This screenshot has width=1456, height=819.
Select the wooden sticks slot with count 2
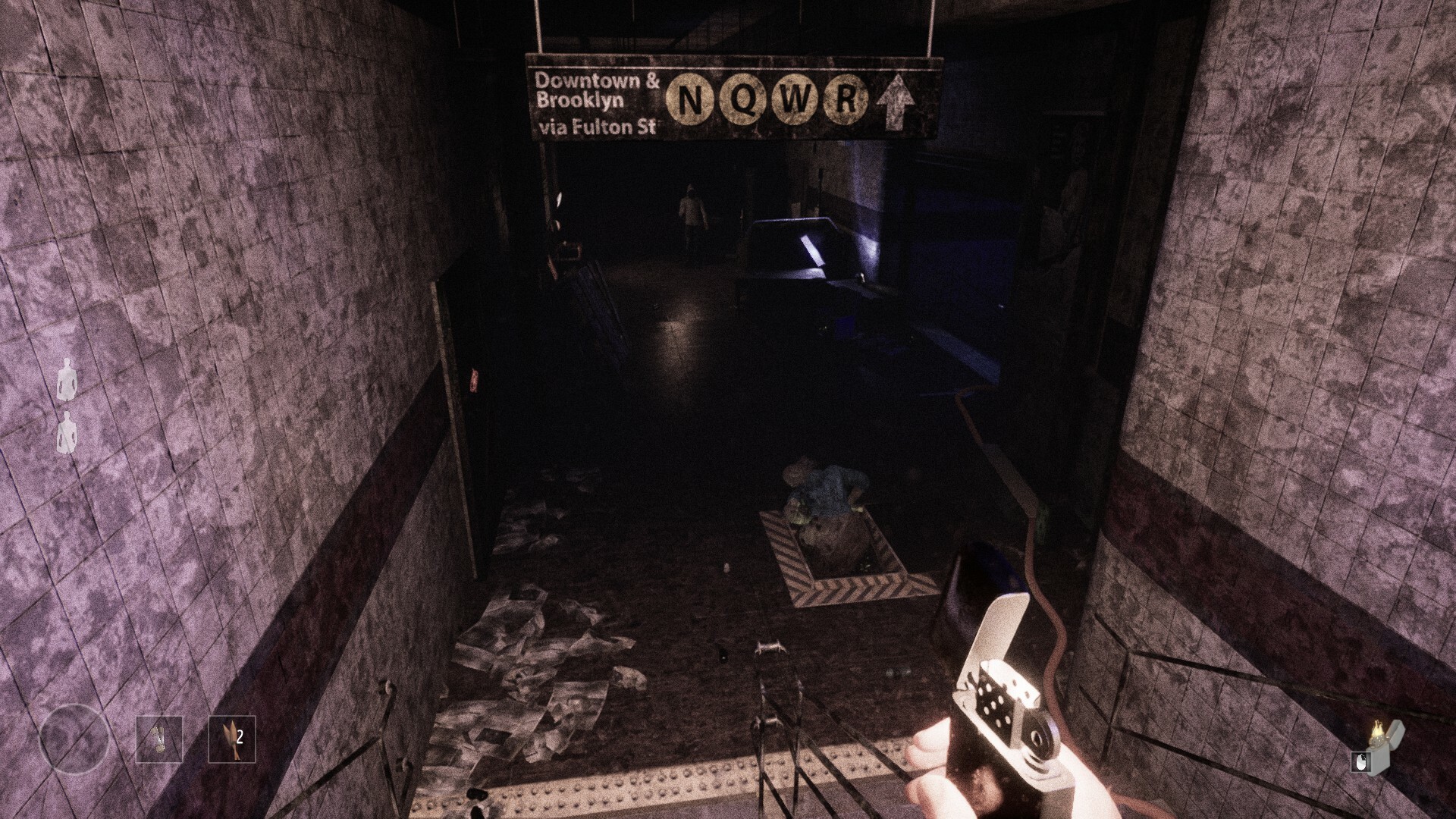[x=232, y=739]
